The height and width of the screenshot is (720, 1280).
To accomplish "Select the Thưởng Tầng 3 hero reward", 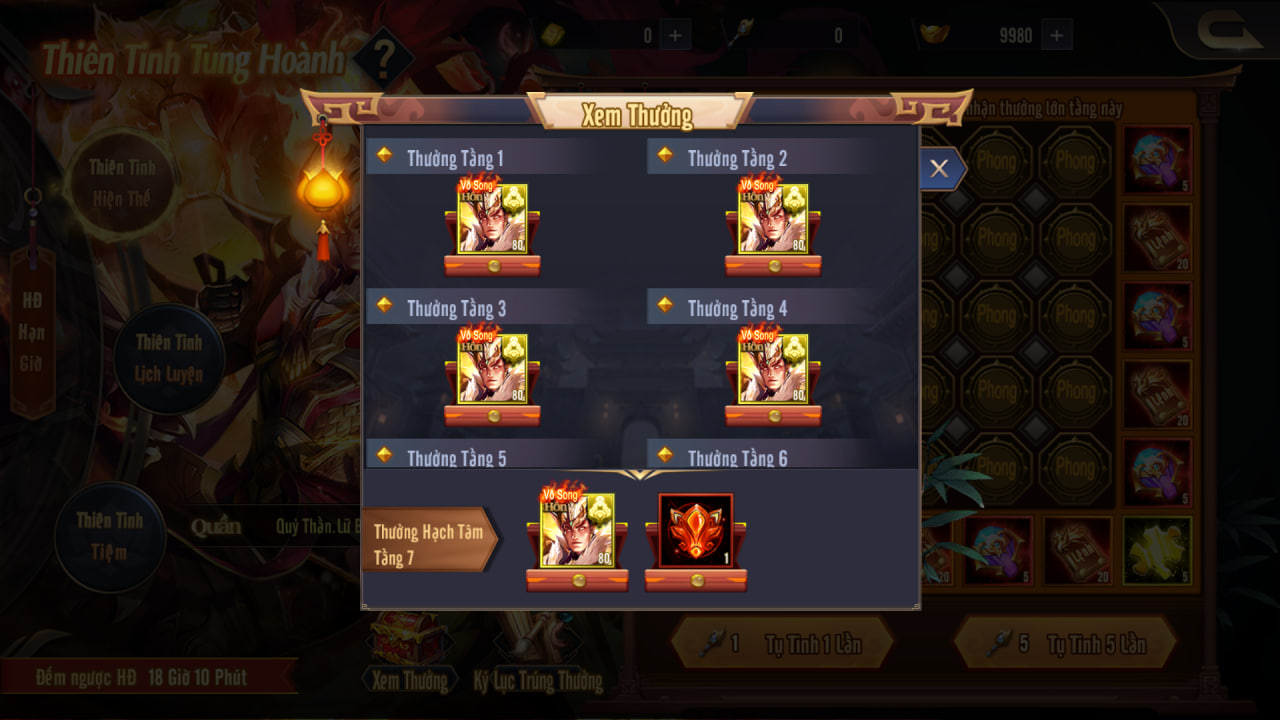I will click(492, 369).
